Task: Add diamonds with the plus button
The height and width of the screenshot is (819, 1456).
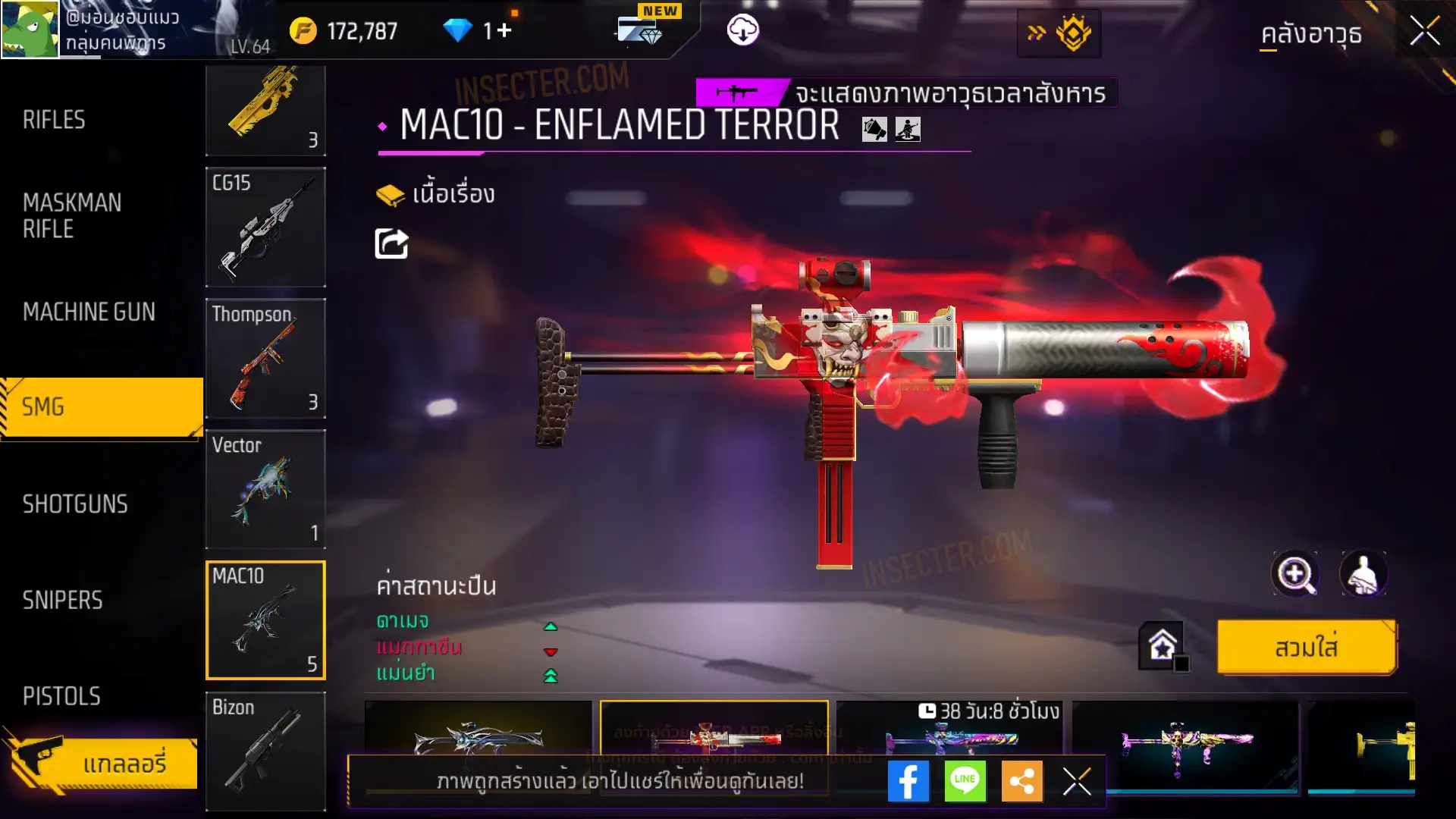Action: click(504, 30)
